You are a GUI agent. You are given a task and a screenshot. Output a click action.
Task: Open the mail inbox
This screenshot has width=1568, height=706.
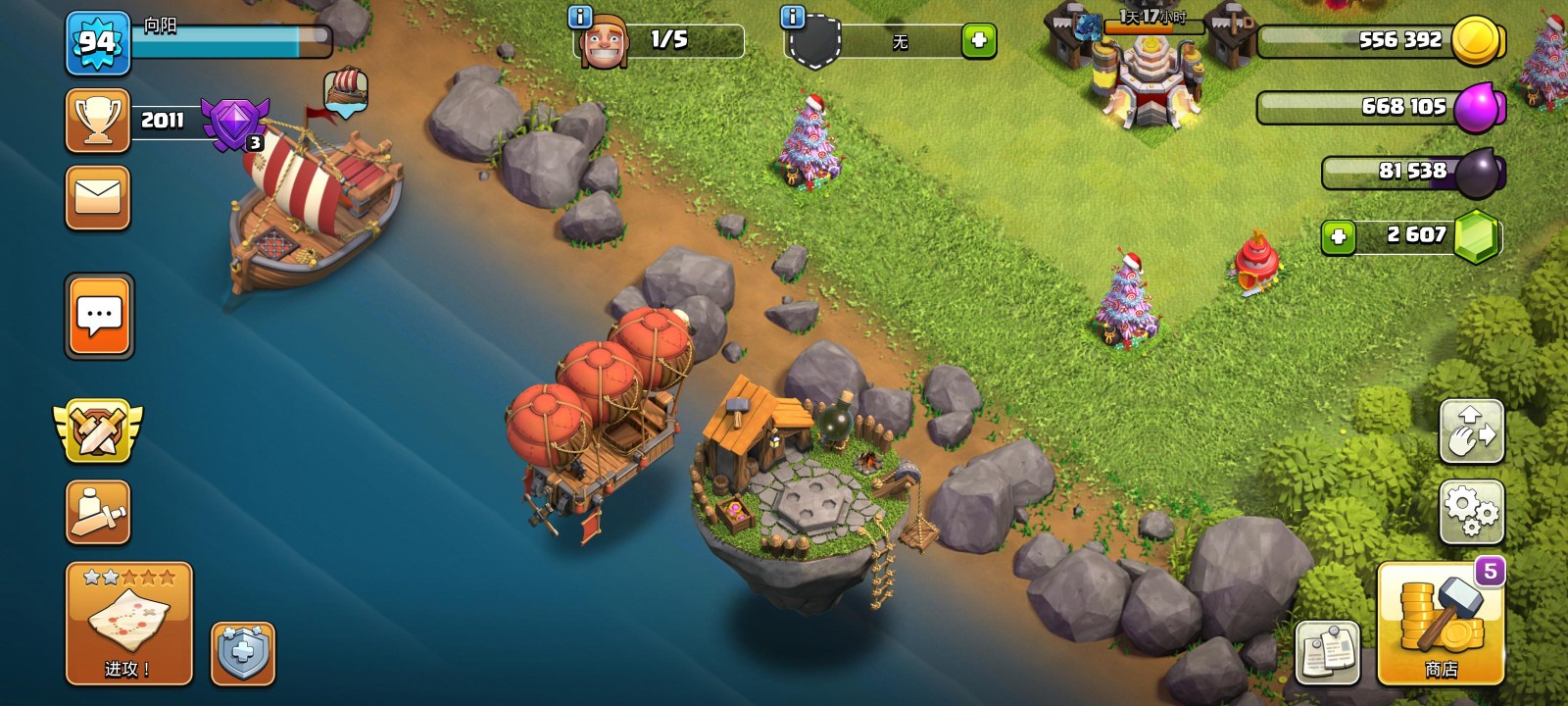[x=97, y=197]
